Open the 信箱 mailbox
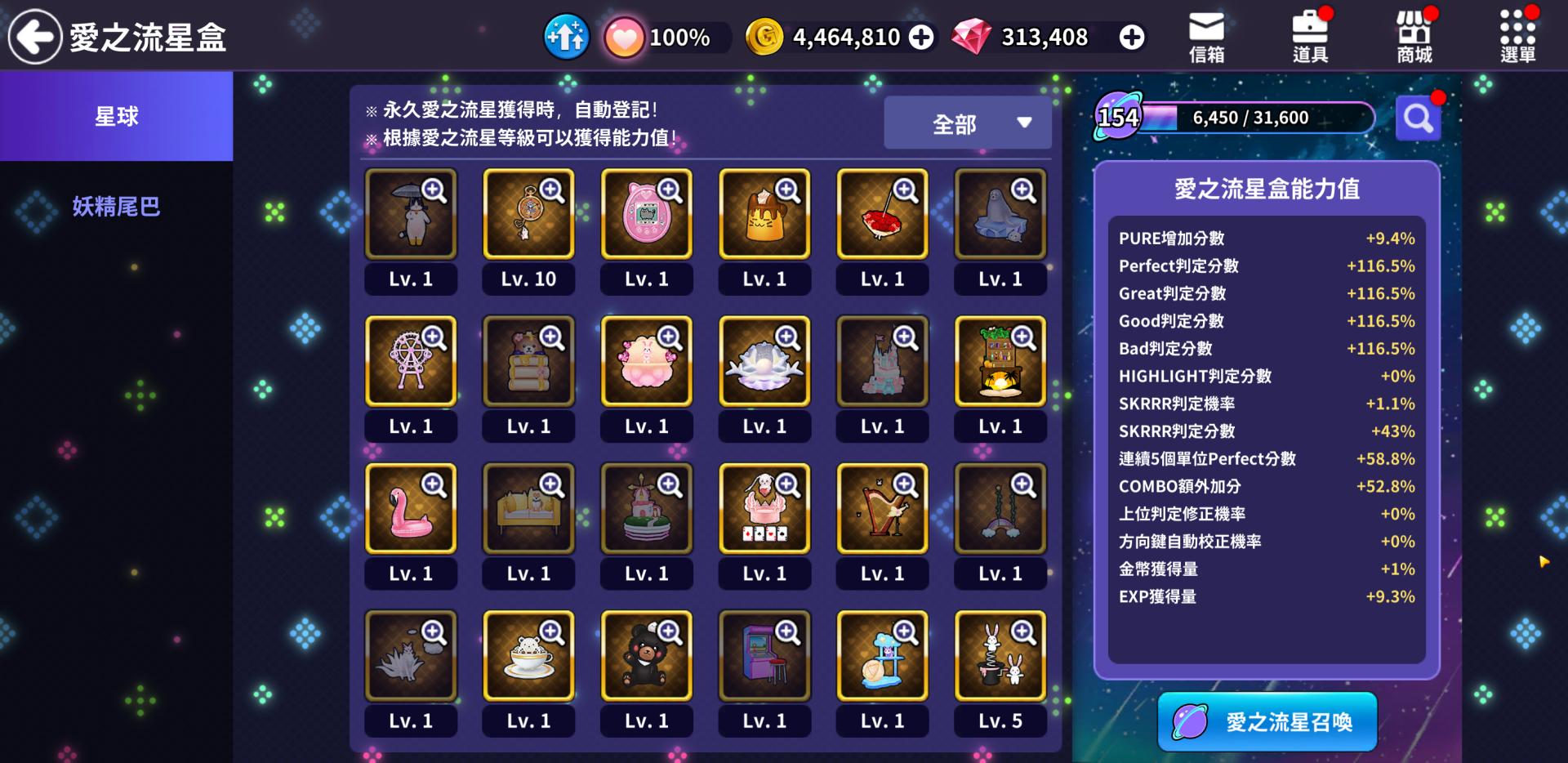The height and width of the screenshot is (763, 1568). (x=1206, y=37)
